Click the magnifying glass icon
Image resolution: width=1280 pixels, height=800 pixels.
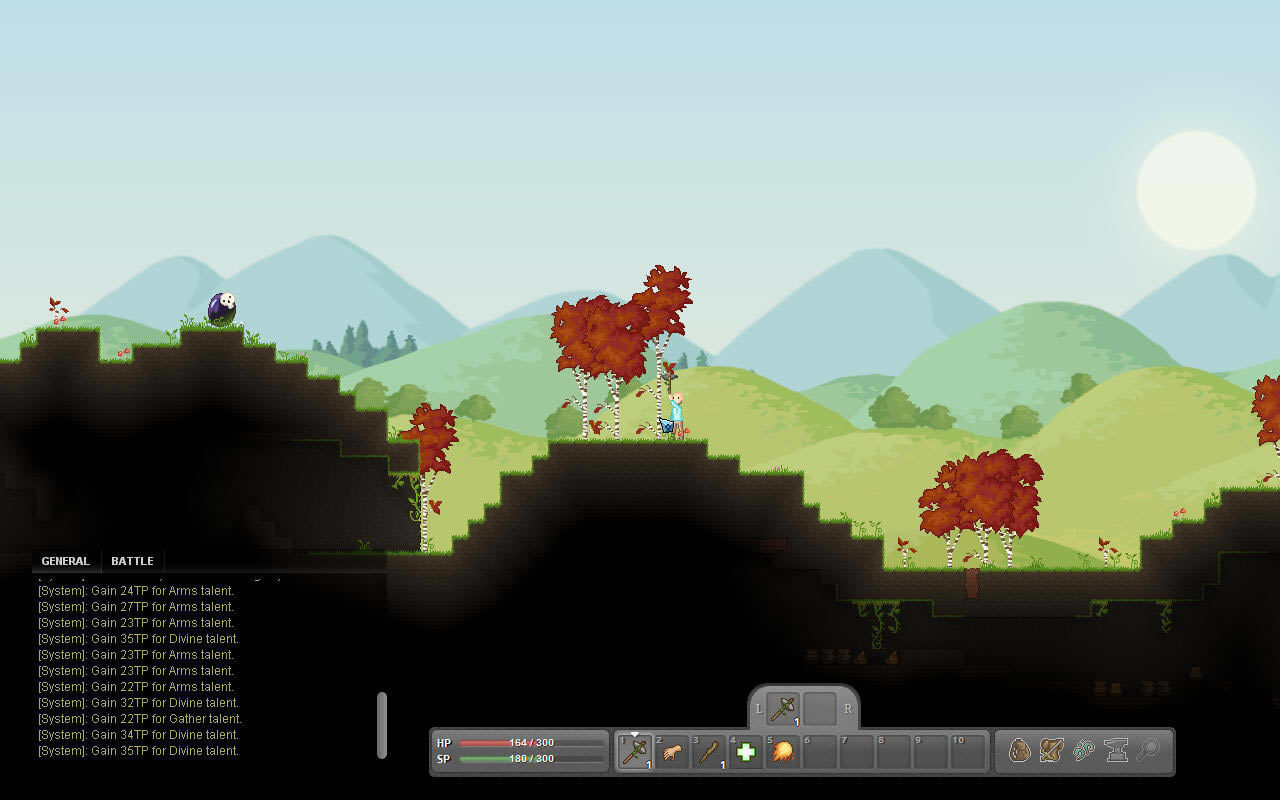click(1148, 750)
